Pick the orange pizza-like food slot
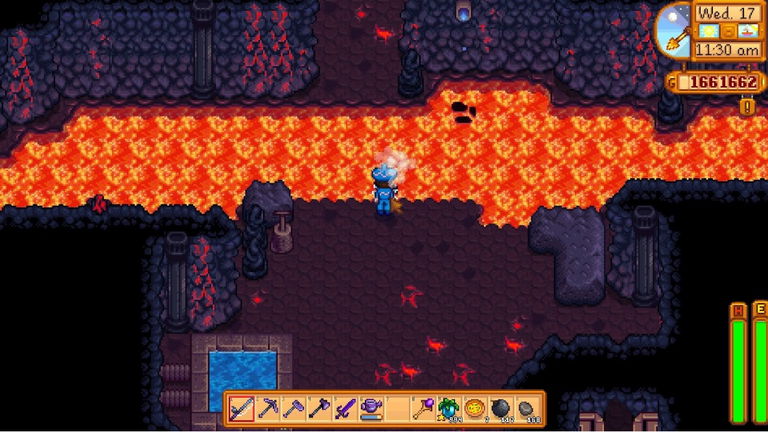The image size is (768, 432). click(474, 408)
